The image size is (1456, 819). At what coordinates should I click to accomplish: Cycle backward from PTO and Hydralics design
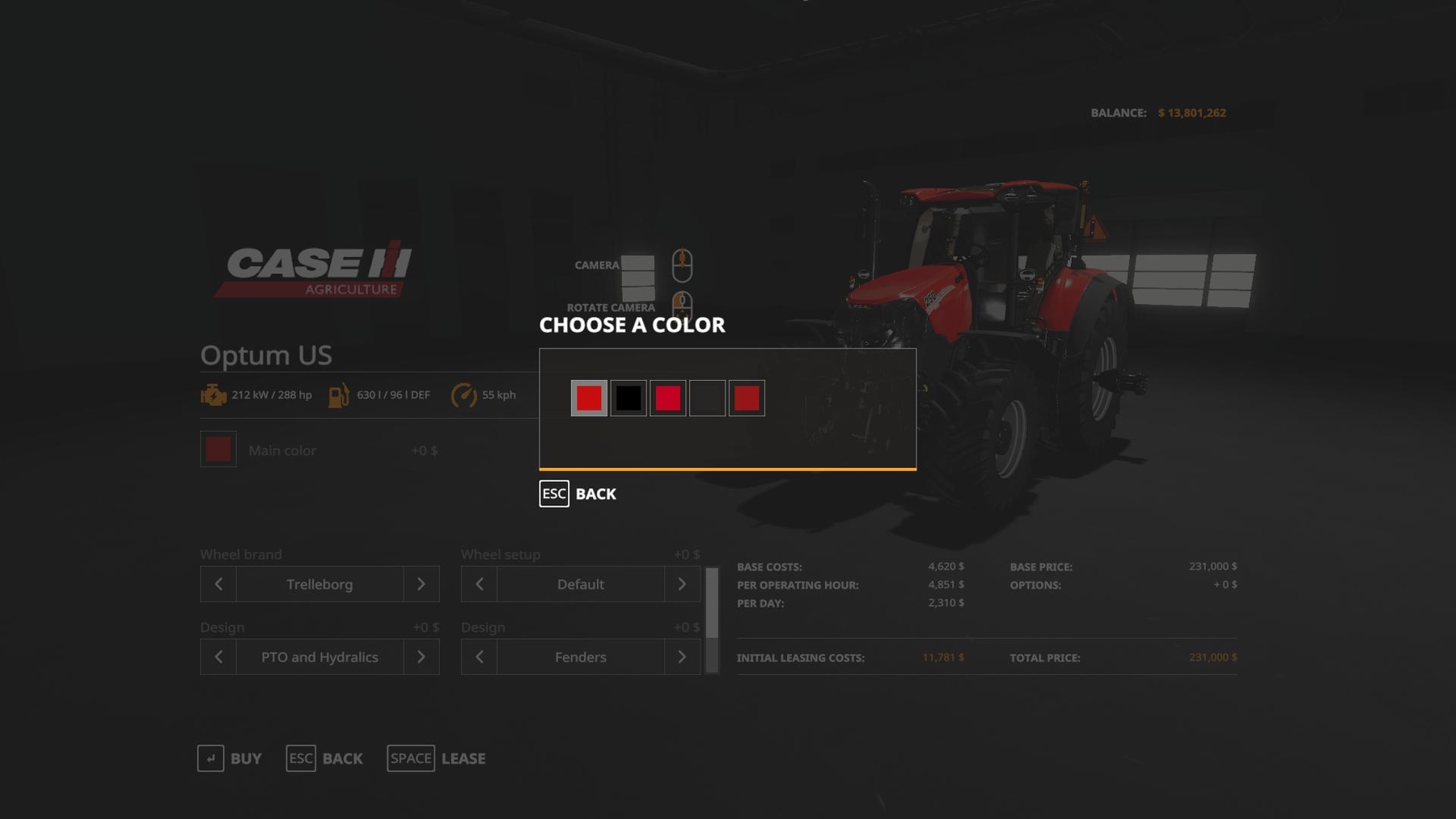point(218,656)
